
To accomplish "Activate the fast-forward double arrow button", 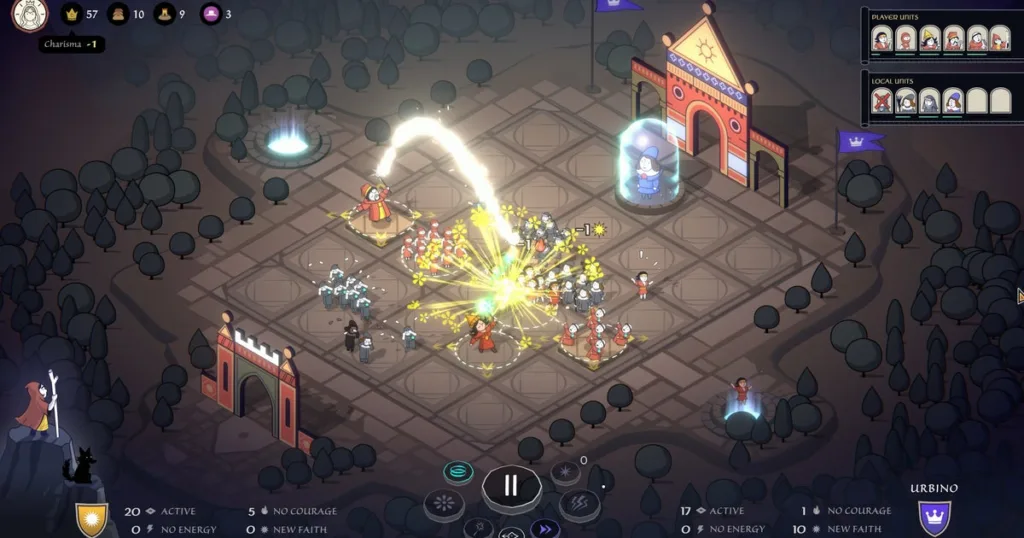I will click(x=545, y=528).
